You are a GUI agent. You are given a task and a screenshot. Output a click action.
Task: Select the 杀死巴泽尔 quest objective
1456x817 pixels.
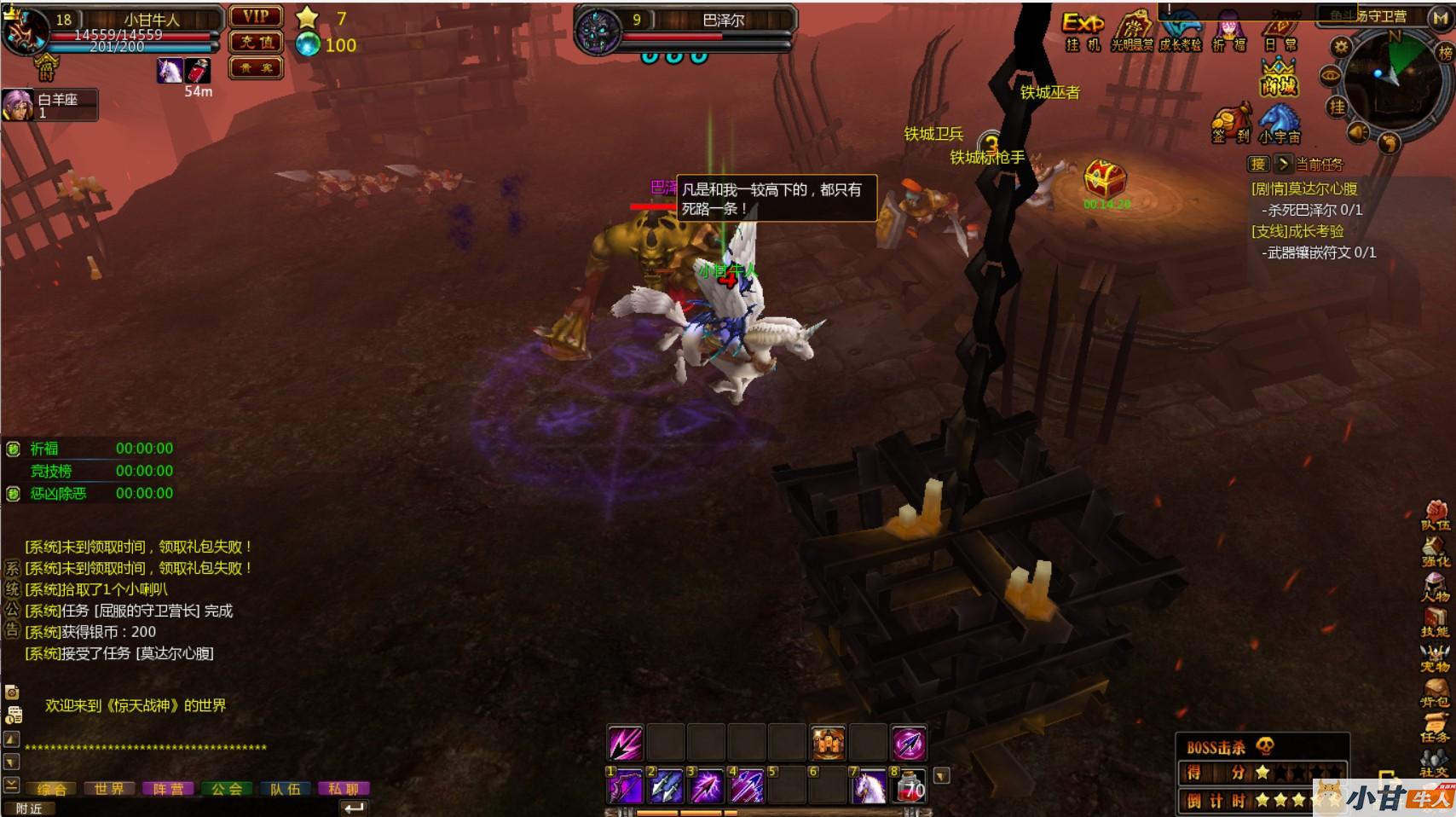(x=1314, y=210)
